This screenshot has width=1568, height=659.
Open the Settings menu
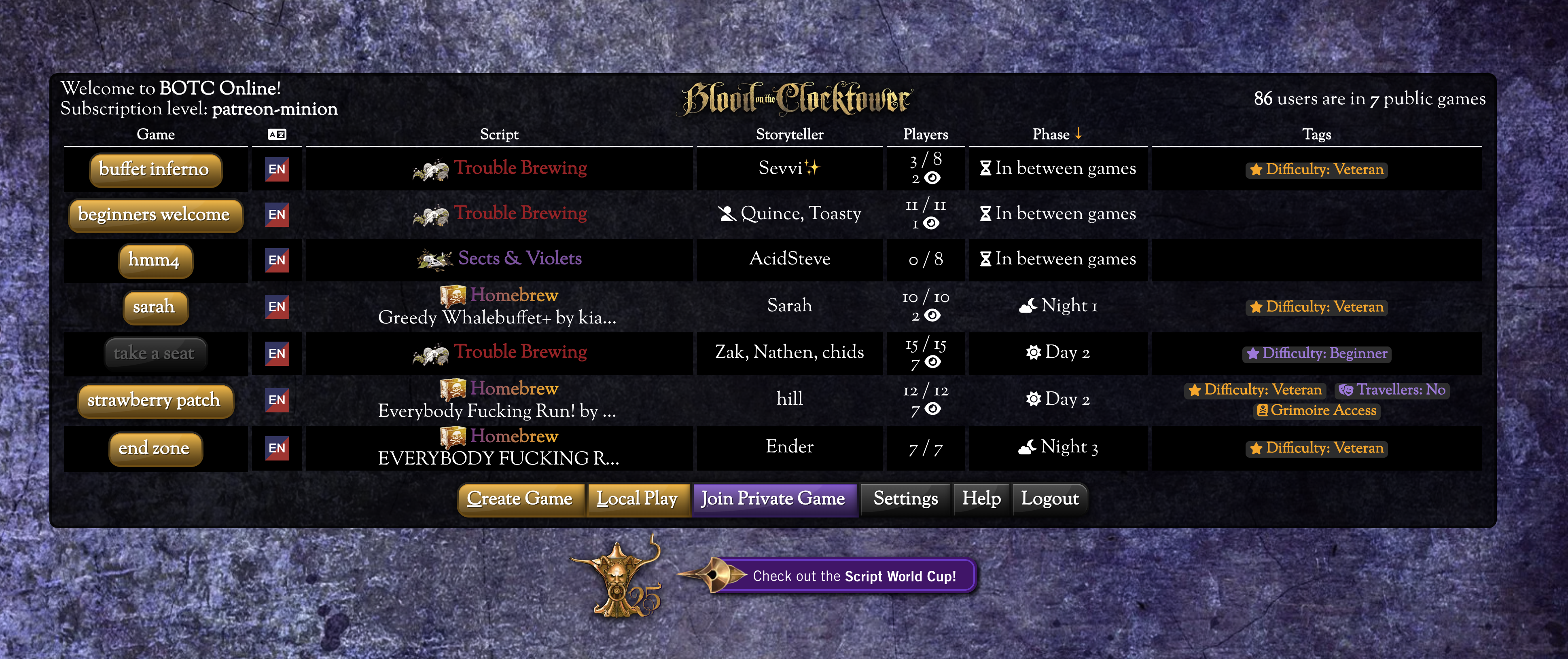click(x=905, y=499)
